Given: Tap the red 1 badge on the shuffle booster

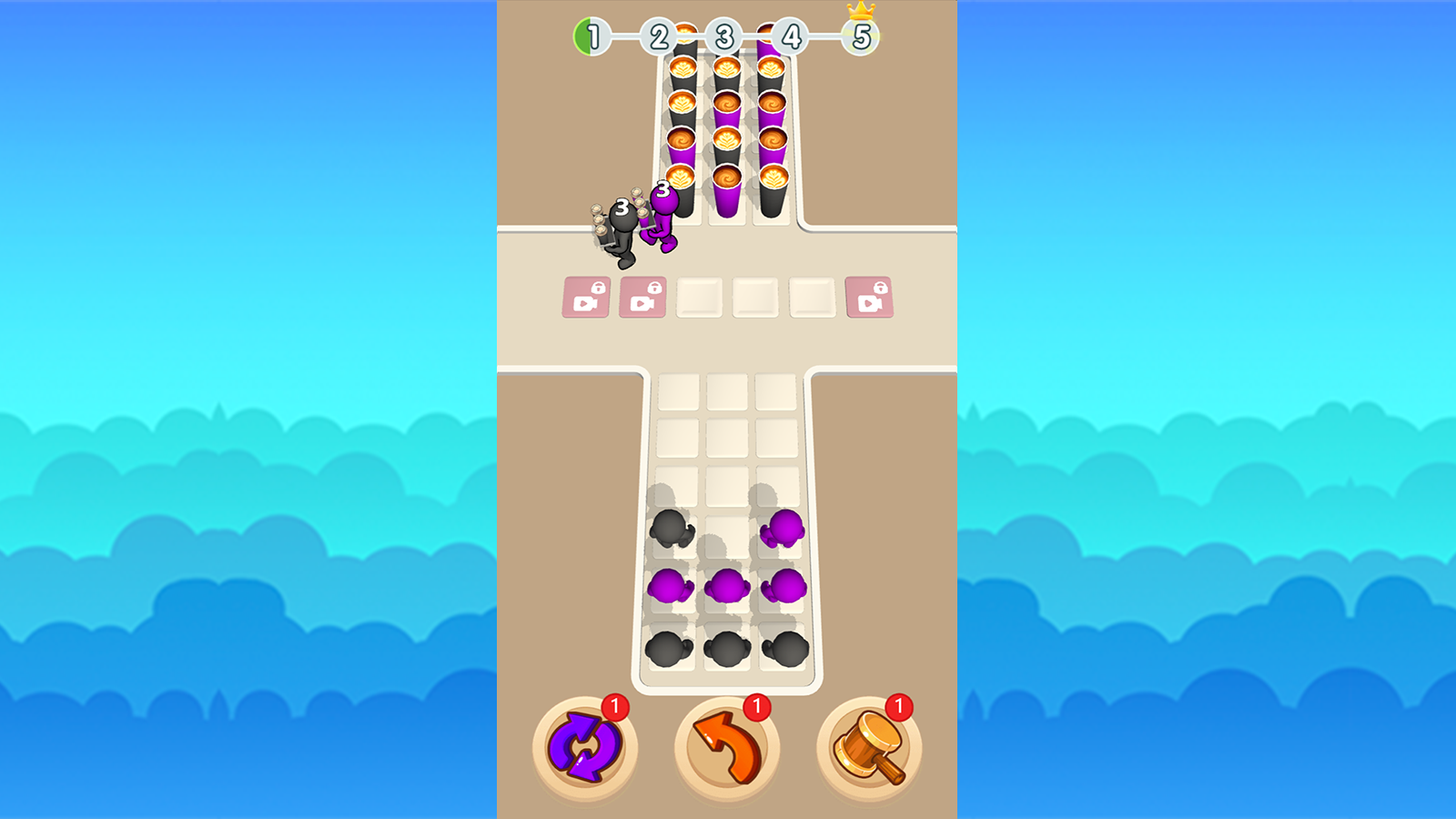Looking at the screenshot, I should pos(615,705).
